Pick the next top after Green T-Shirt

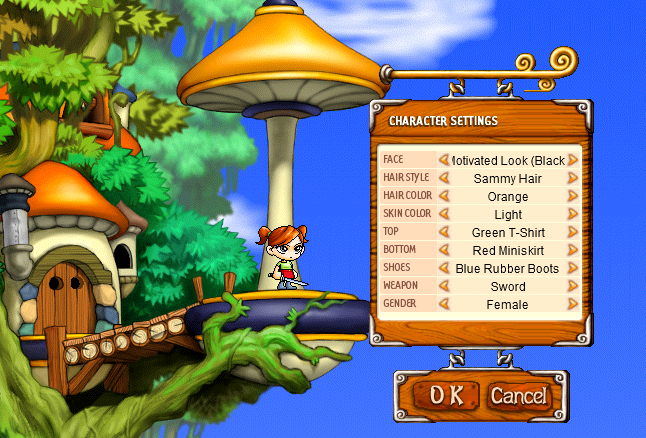click(573, 232)
